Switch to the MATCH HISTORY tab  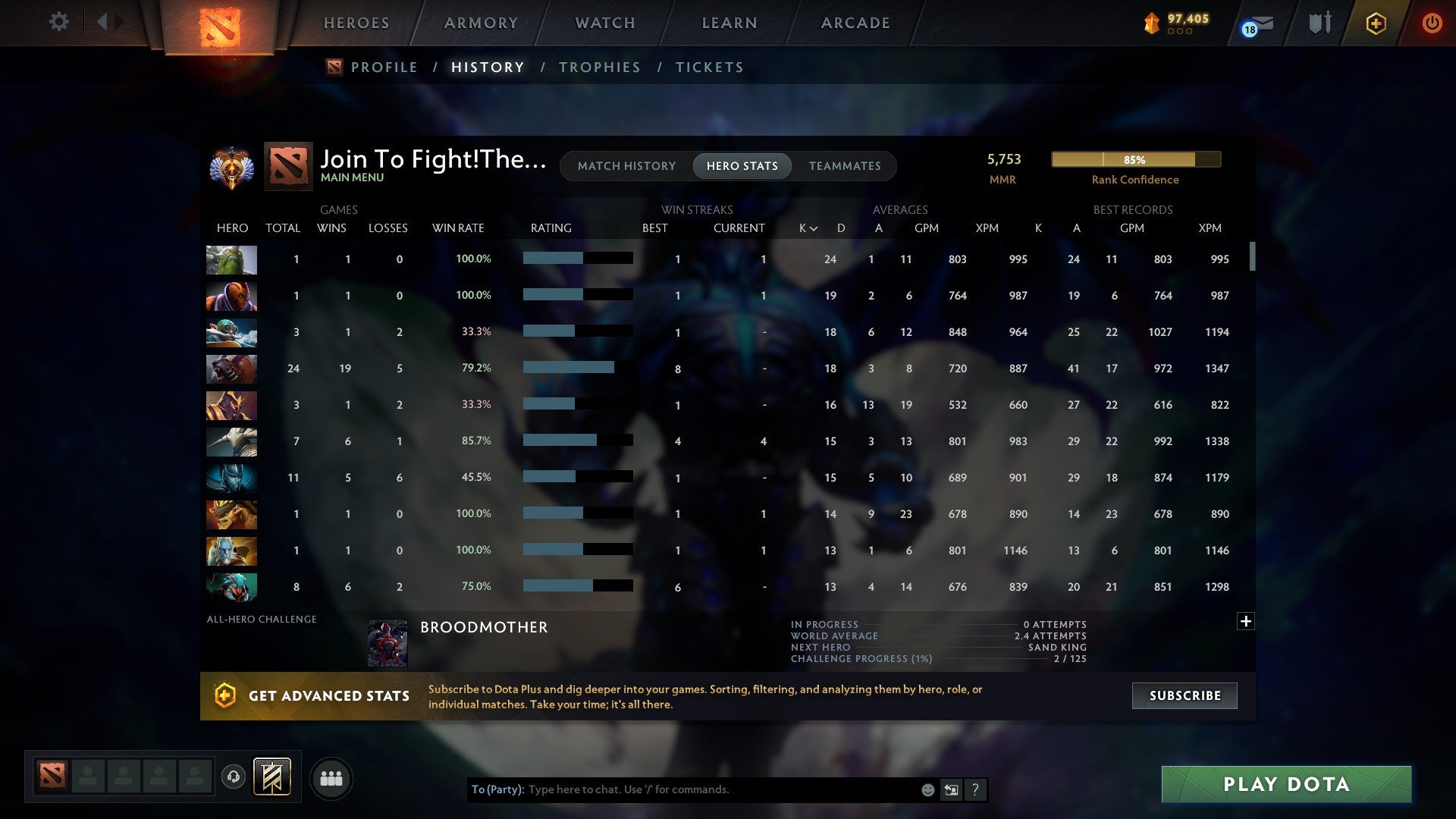pyautogui.click(x=626, y=165)
